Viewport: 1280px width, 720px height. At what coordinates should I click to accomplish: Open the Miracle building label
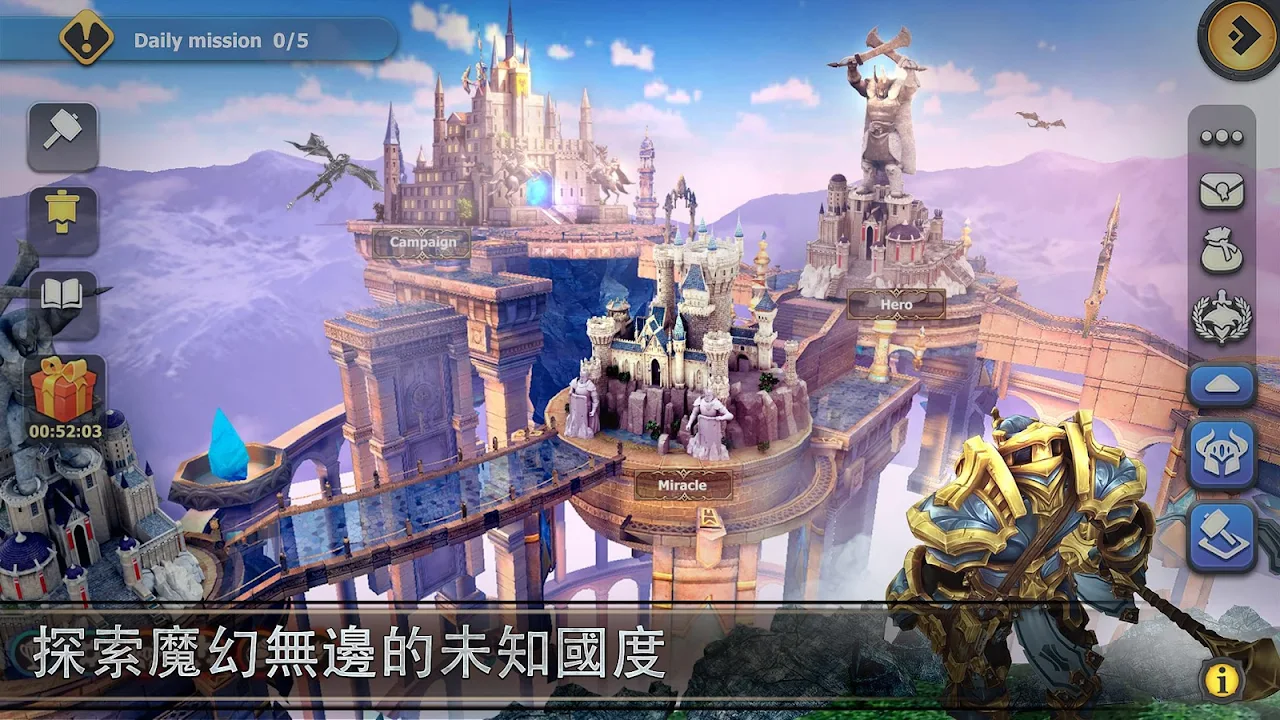pyautogui.click(x=682, y=486)
